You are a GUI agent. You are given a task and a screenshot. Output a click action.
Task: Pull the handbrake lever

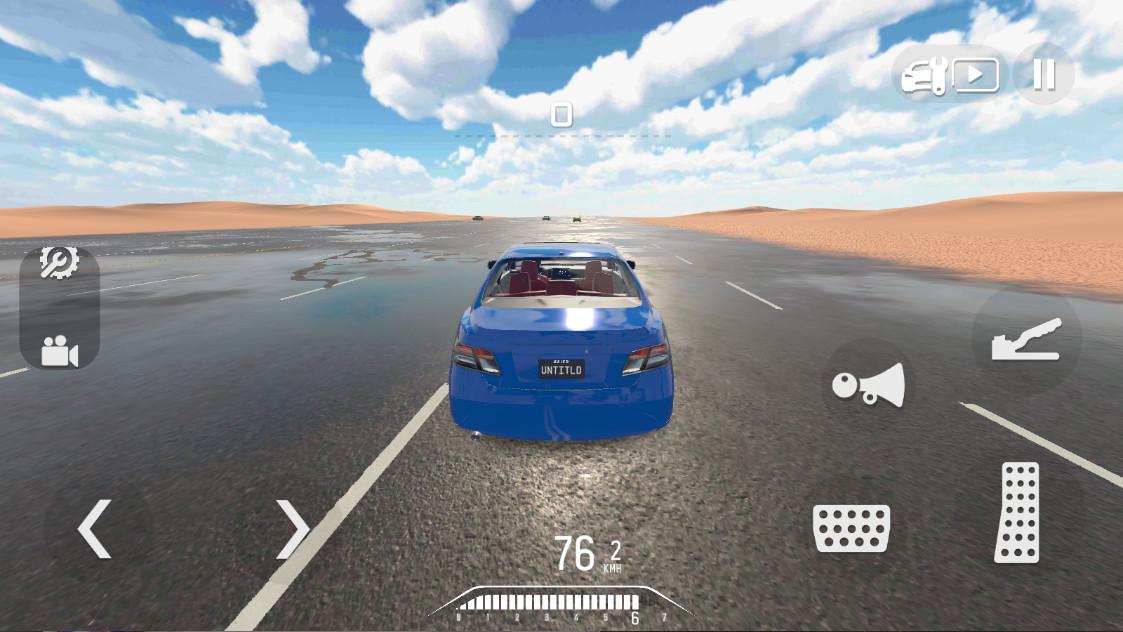pyautogui.click(x=1025, y=339)
